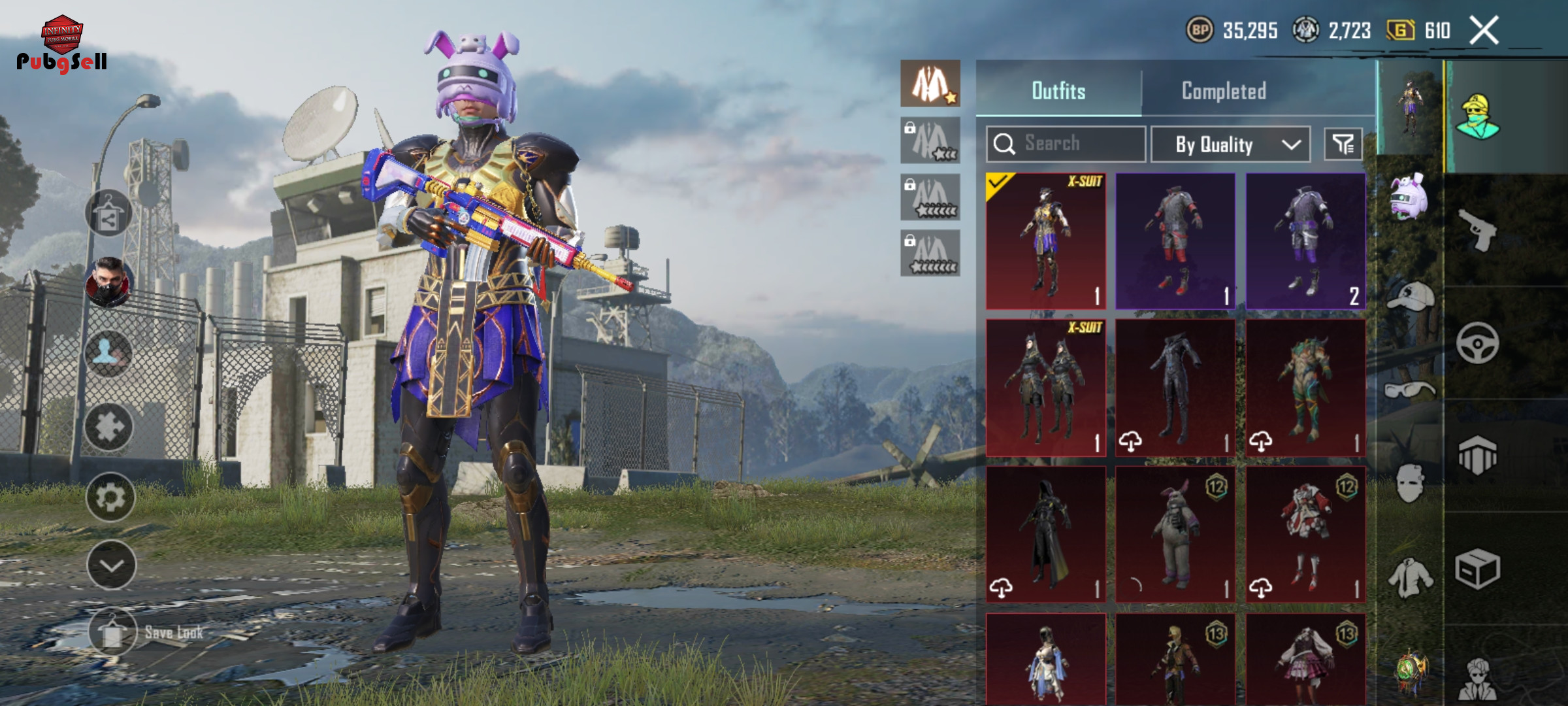The height and width of the screenshot is (706, 1568).
Task: Choose the twin-figure X-Suit outfit tile
Action: pos(1045,388)
